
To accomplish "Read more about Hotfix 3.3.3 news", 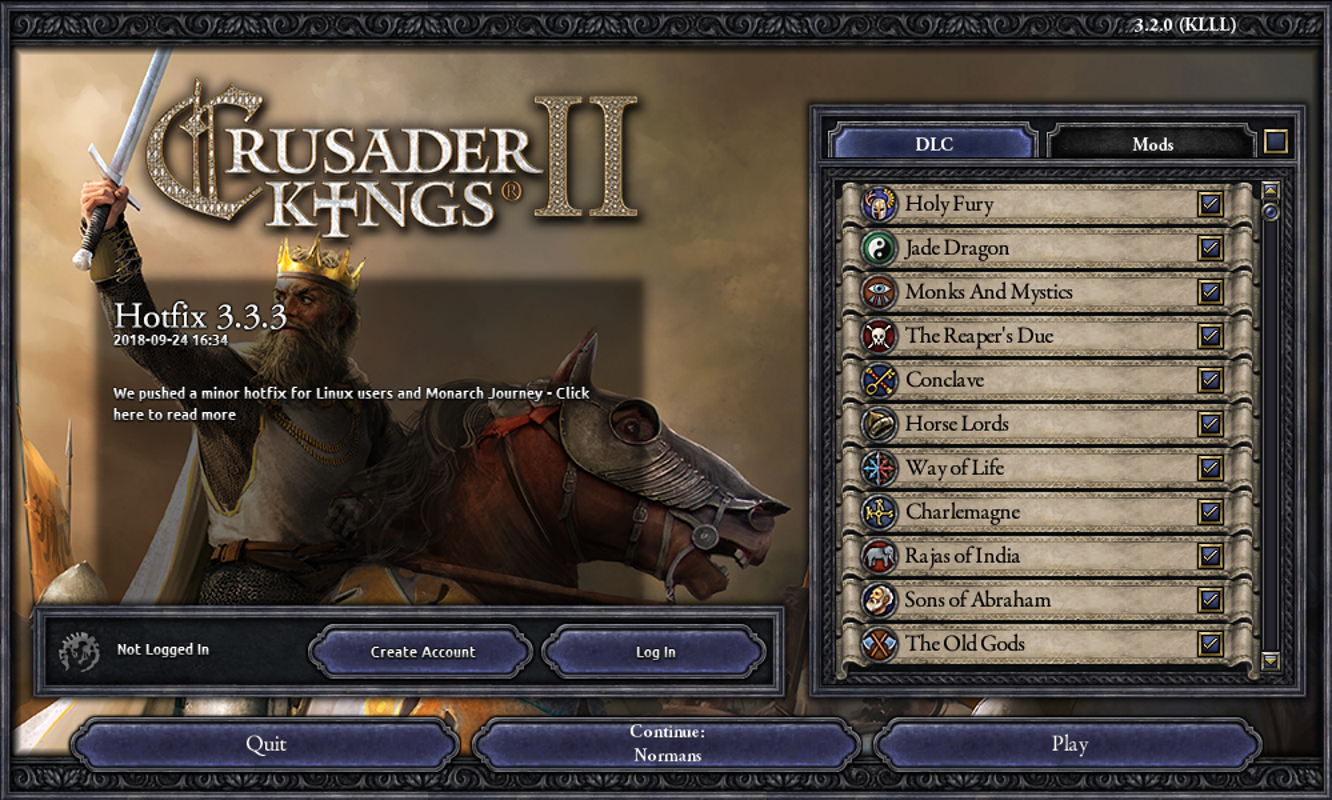I will pyautogui.click(x=351, y=404).
